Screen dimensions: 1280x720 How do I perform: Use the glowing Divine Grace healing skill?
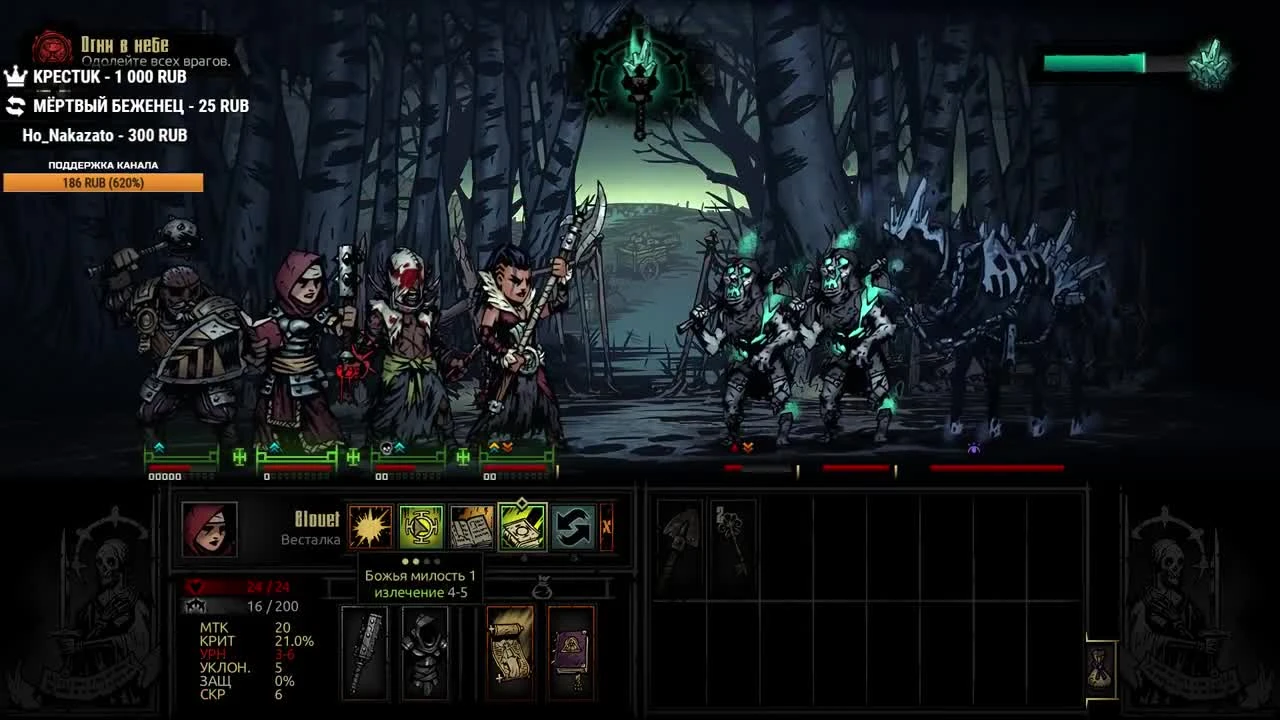pos(421,524)
